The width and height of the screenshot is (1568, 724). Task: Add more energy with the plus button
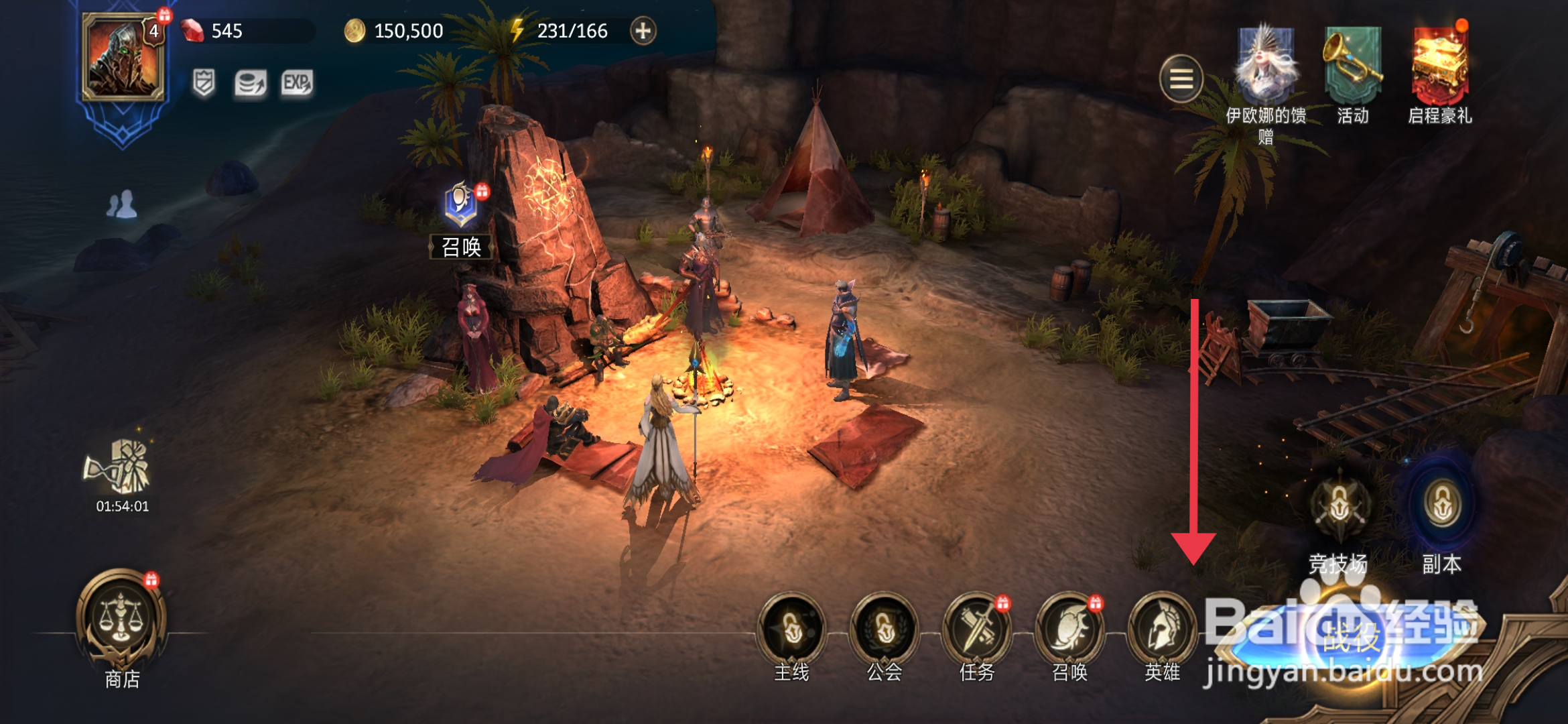point(643,31)
